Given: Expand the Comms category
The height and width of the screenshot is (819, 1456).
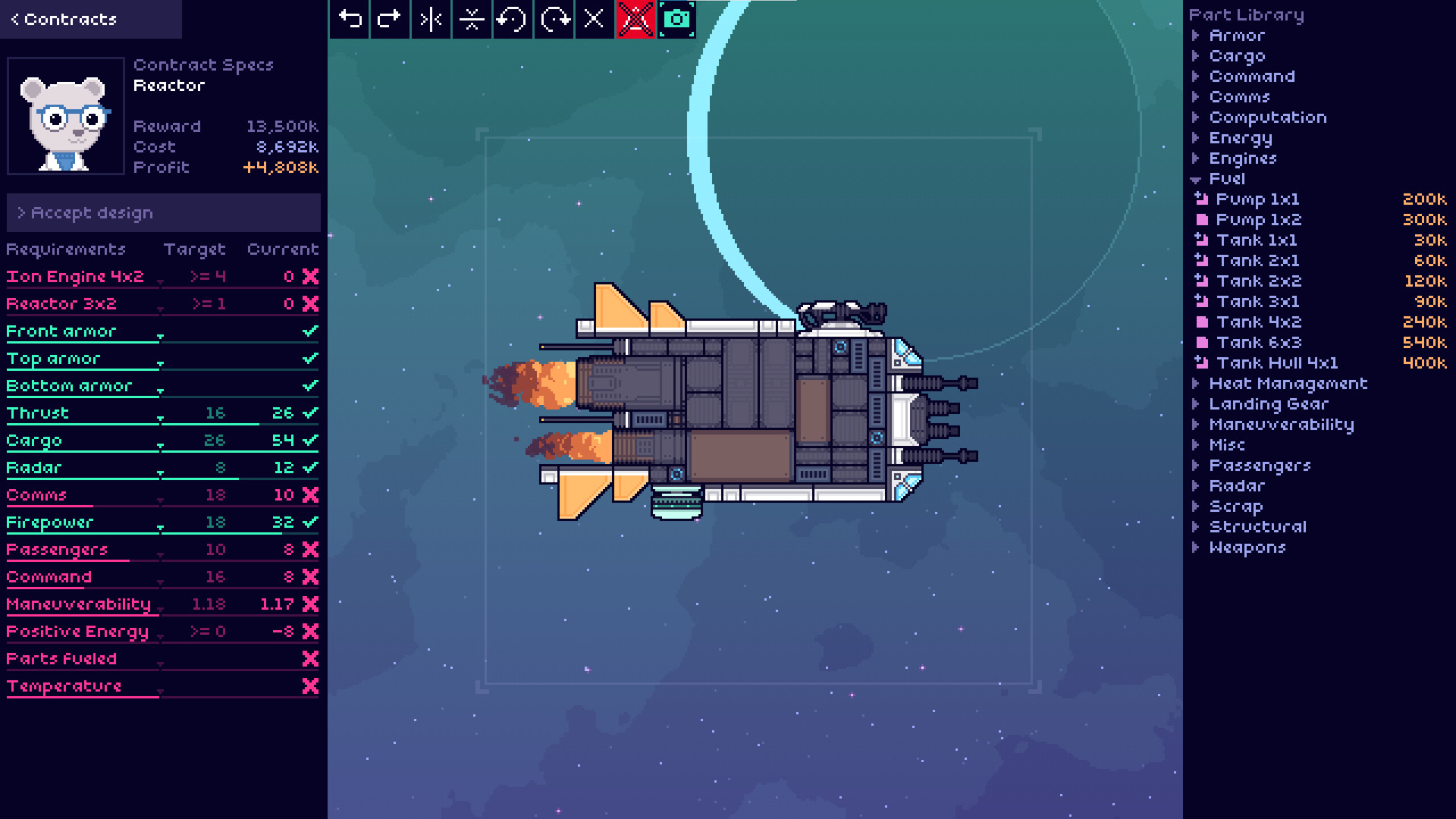Looking at the screenshot, I should click(x=1238, y=97).
